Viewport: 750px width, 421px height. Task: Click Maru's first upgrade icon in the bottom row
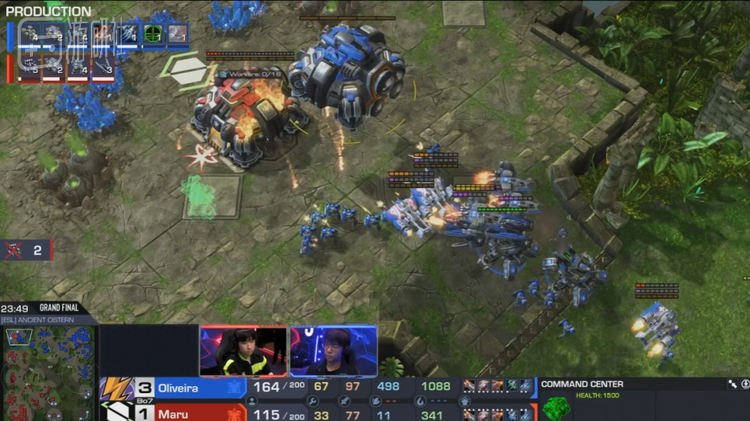click(469, 413)
